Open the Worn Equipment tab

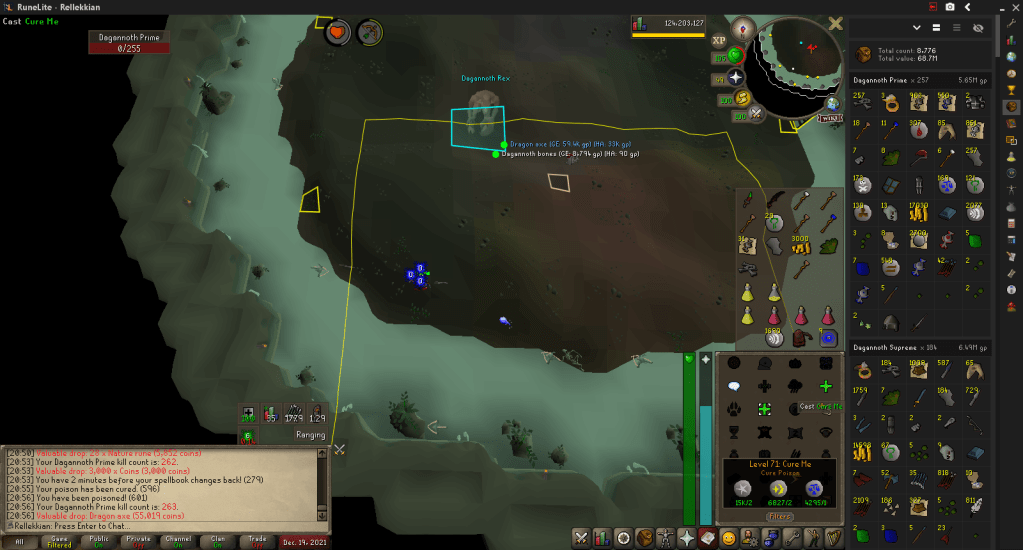click(x=666, y=538)
